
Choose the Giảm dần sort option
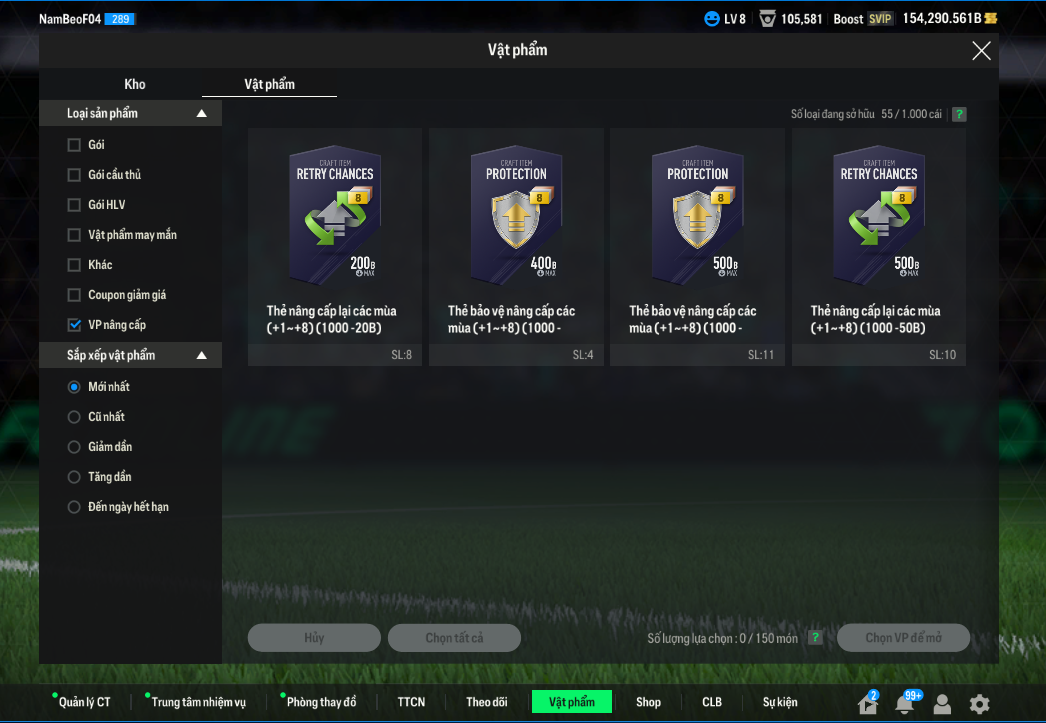click(74, 447)
